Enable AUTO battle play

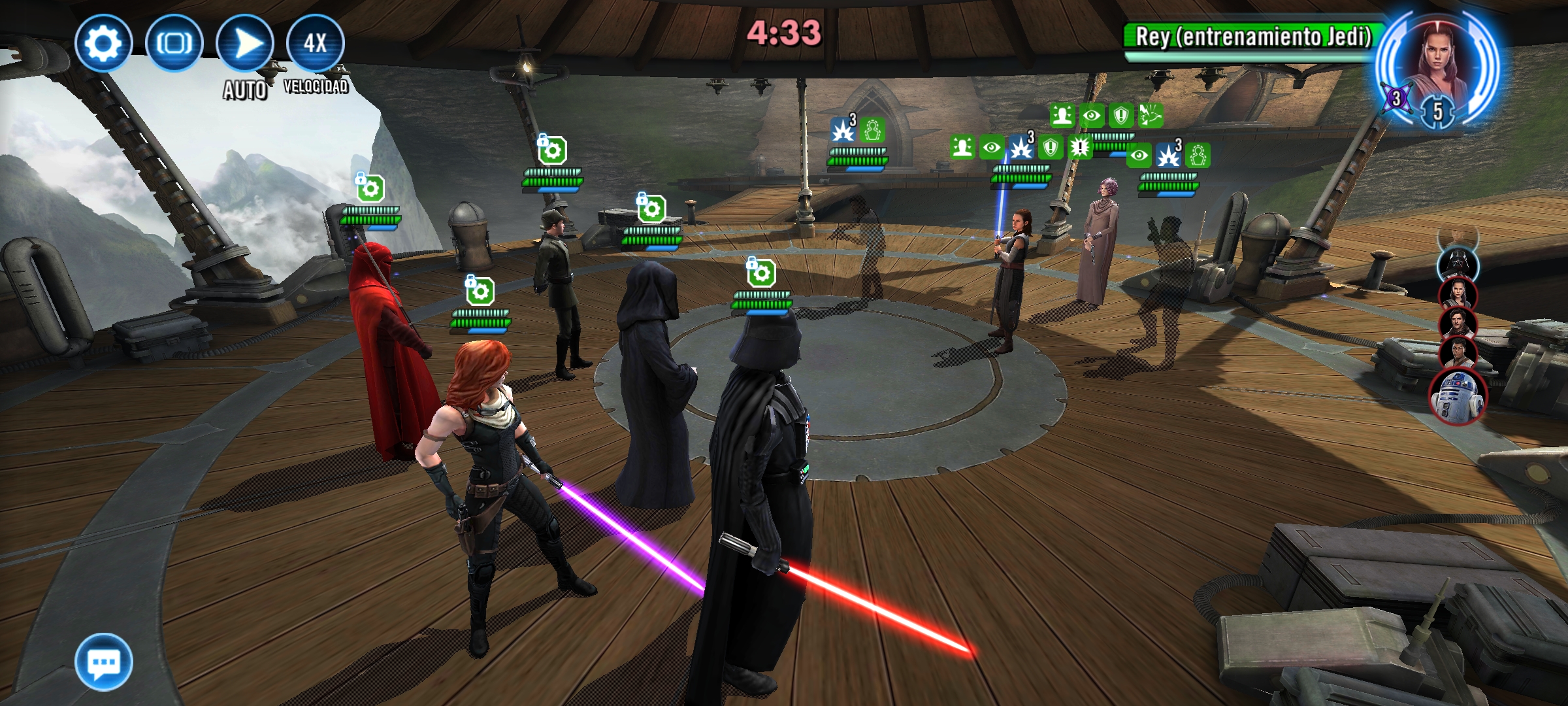click(245, 43)
